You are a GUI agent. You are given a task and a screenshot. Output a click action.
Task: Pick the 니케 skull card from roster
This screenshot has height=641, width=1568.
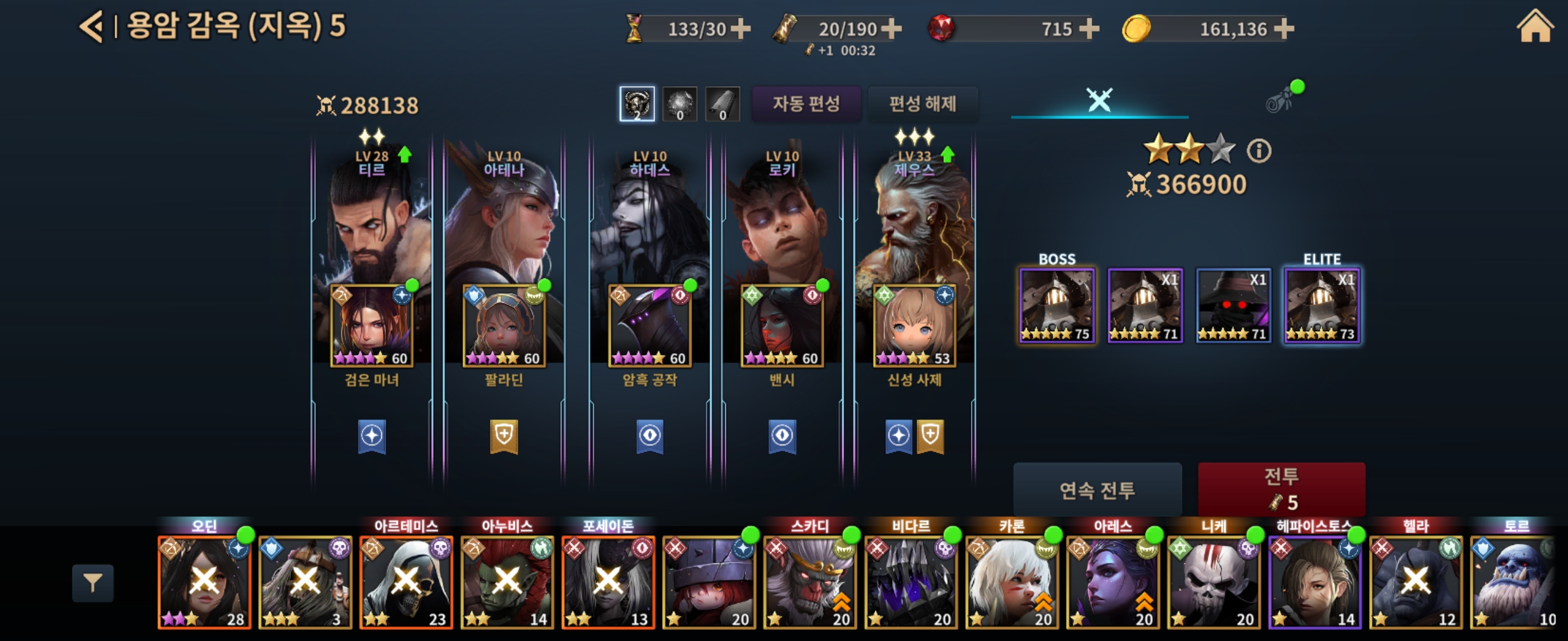pos(1213,582)
